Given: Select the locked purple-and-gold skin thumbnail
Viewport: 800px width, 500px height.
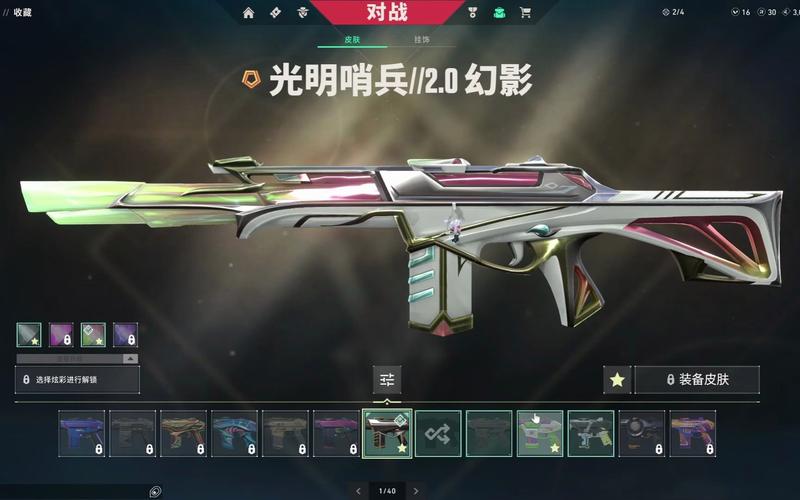Looking at the screenshot, I should 693,434.
